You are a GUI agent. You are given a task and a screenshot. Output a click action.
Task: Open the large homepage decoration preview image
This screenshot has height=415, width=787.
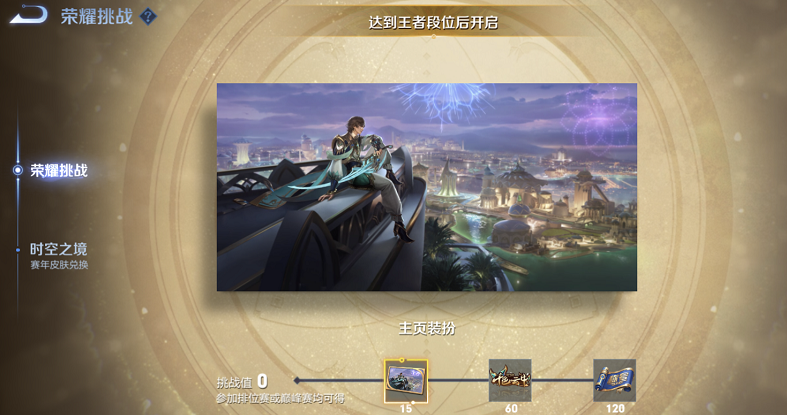click(427, 187)
